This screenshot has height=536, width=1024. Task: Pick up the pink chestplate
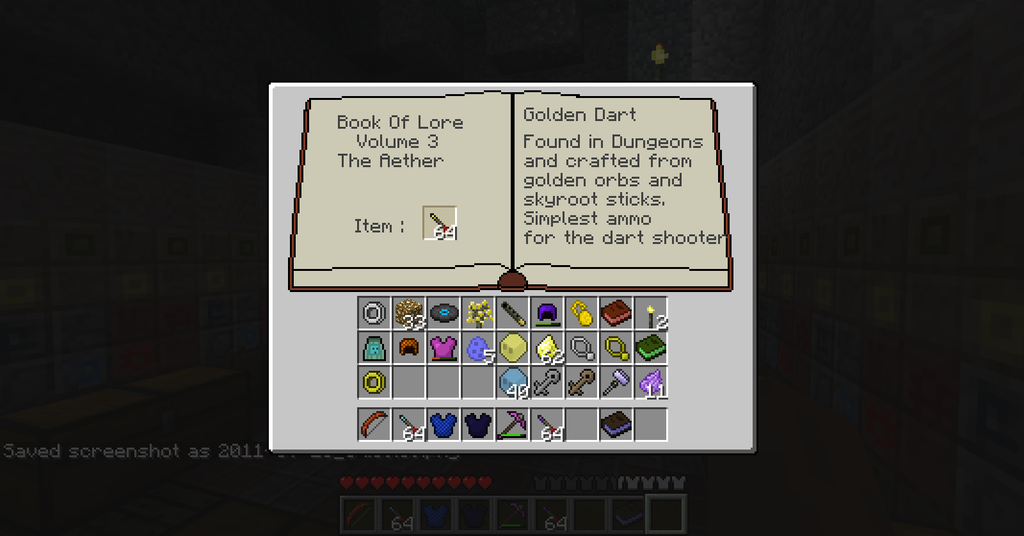(x=443, y=348)
